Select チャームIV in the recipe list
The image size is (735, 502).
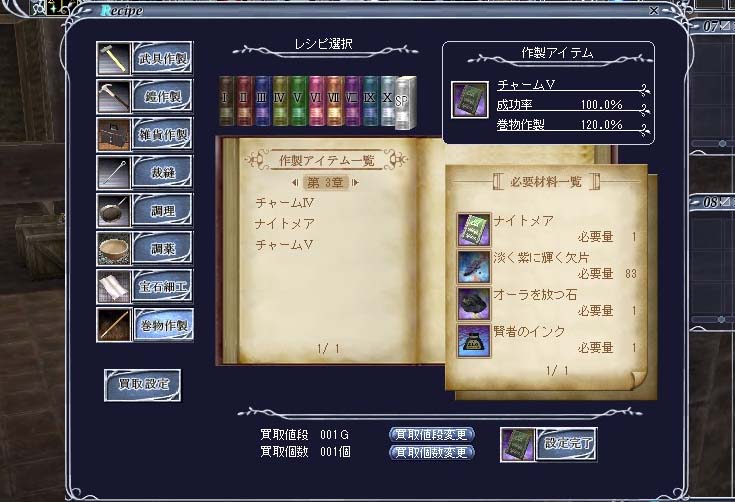(285, 203)
